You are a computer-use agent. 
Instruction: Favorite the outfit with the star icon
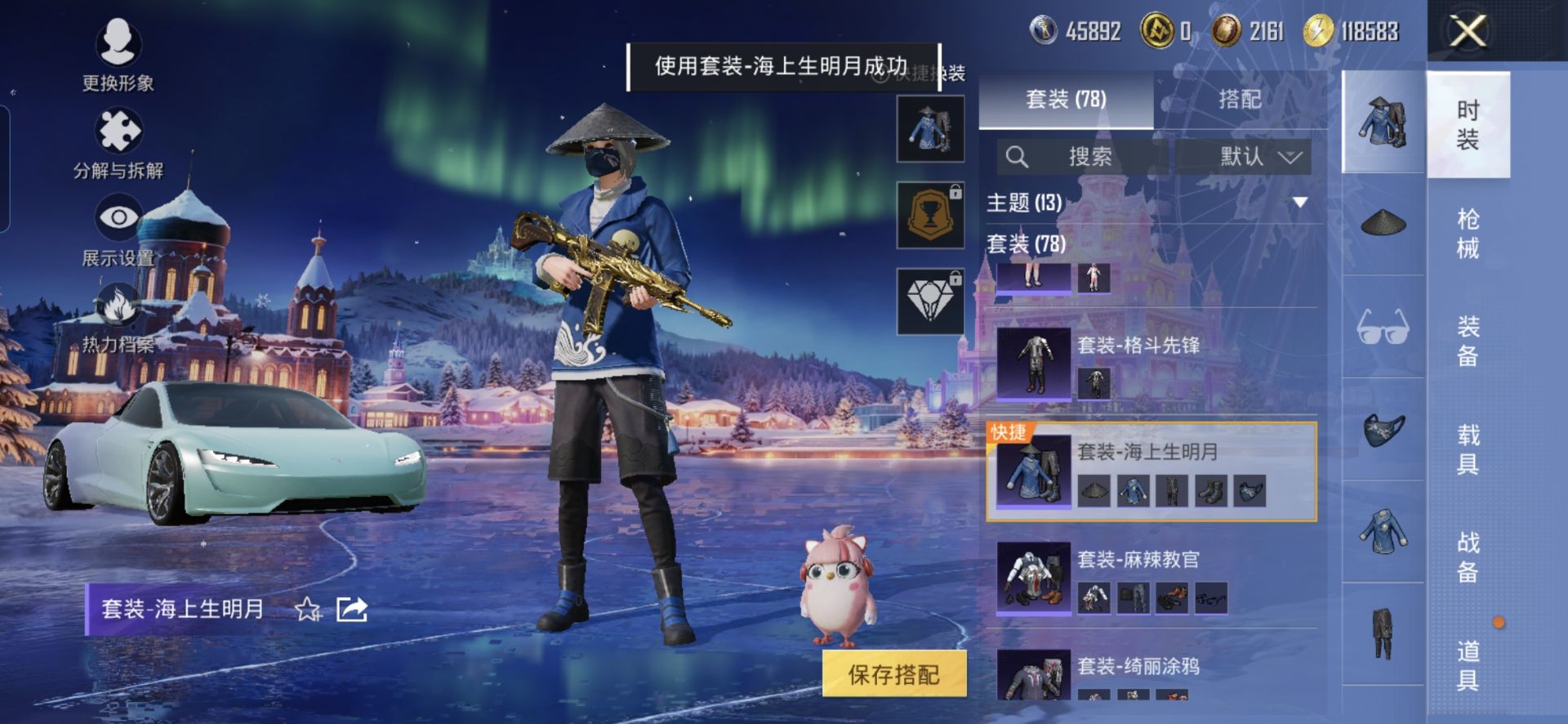coord(308,610)
